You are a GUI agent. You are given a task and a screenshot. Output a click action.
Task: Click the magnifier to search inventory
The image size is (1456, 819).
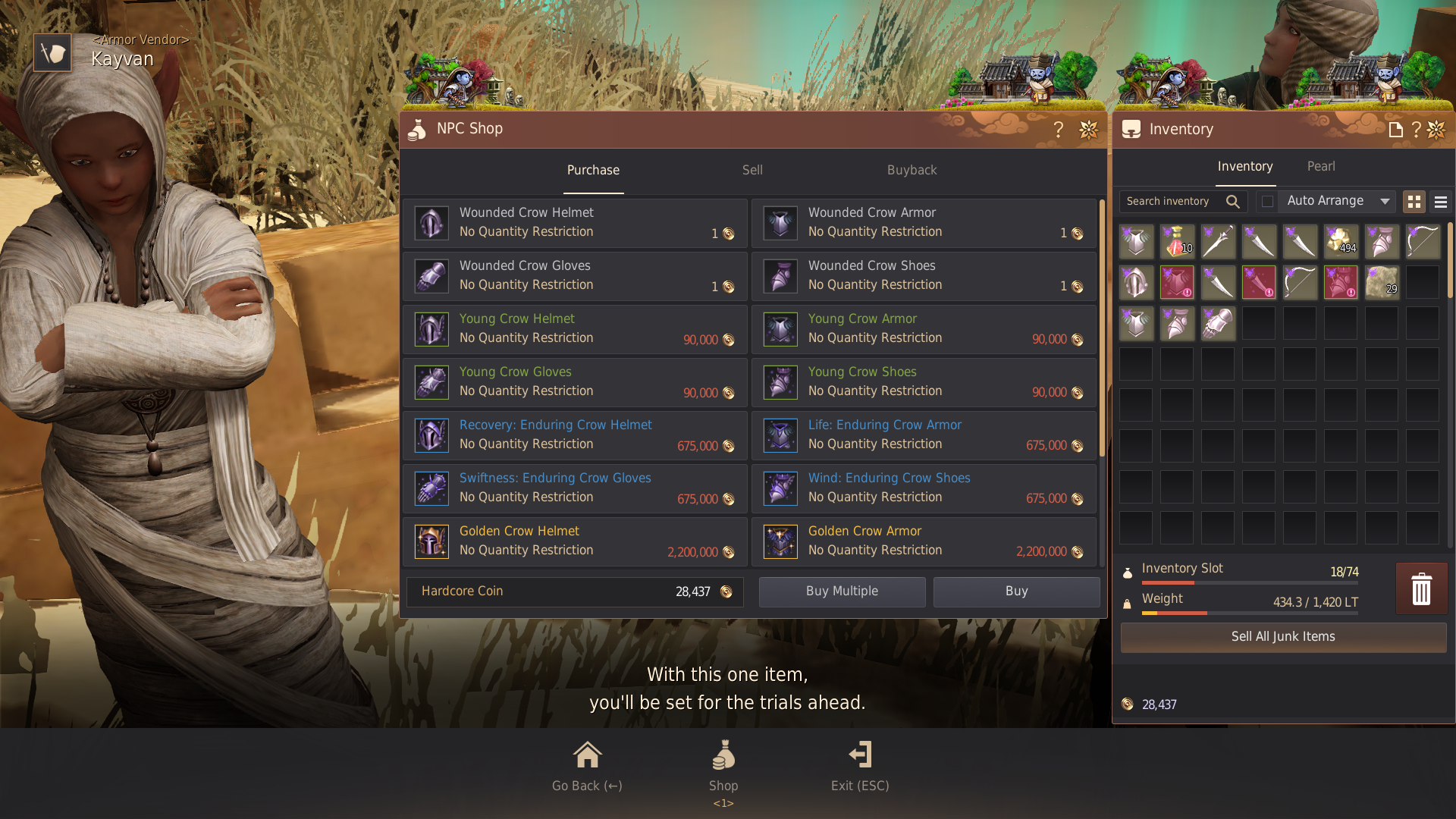1232,201
